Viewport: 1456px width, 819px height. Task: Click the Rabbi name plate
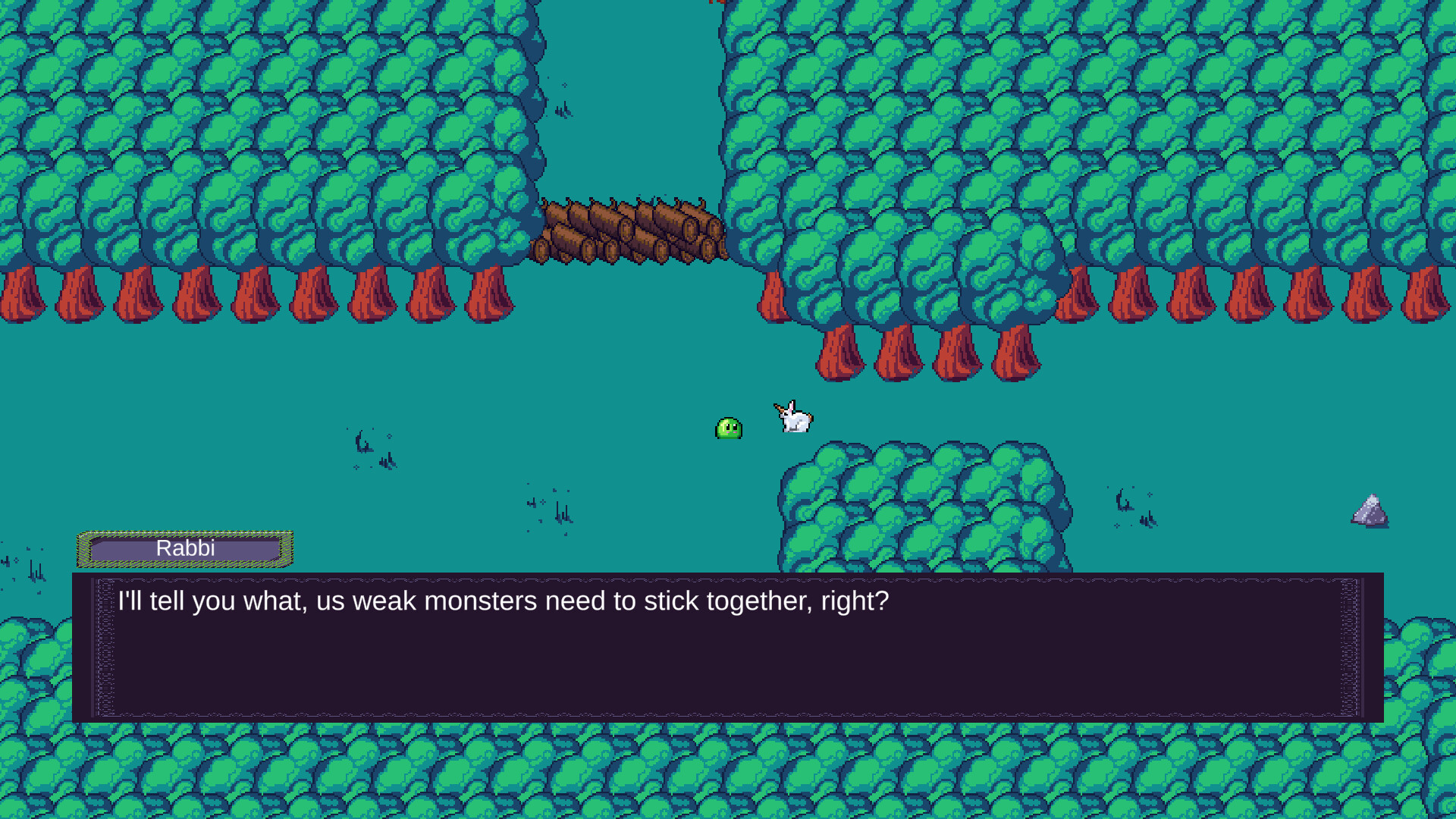[x=184, y=548]
